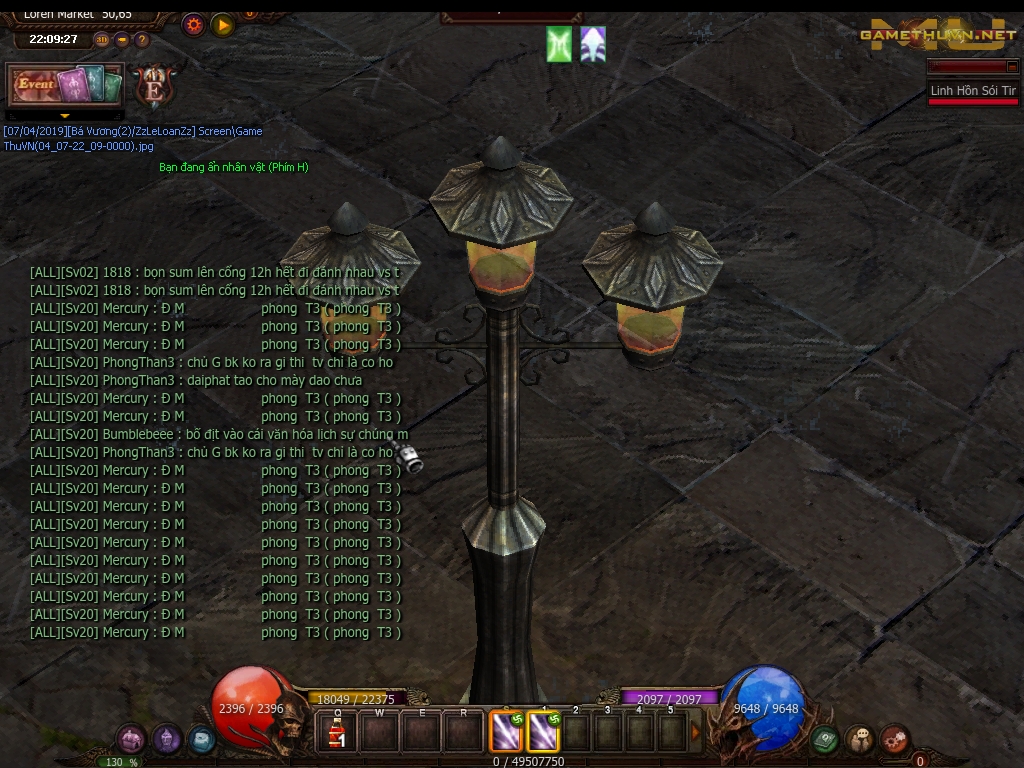The image size is (1024, 768).
Task: Expand the arrow below the Event banner
Action: coord(65,116)
